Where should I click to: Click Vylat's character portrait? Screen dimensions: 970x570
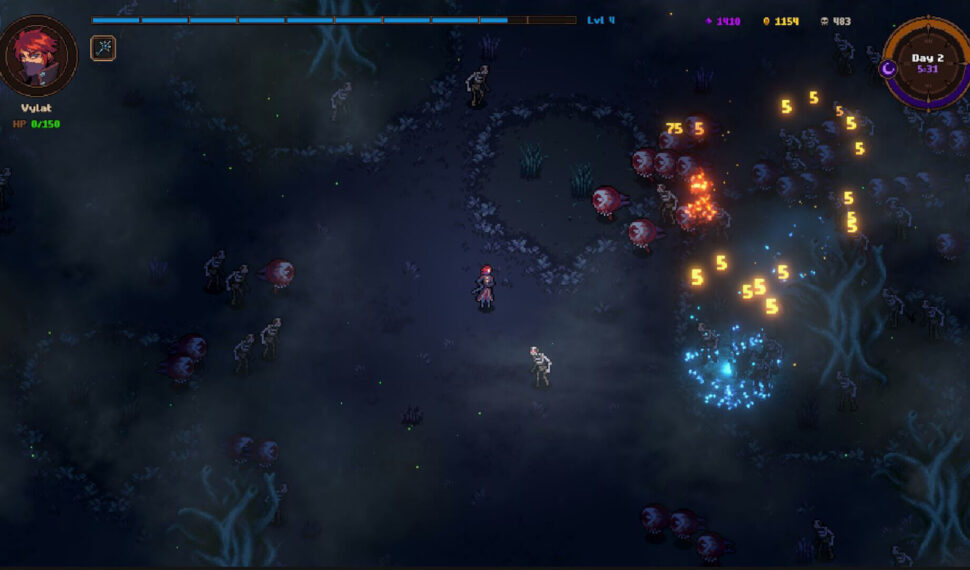pyautogui.click(x=40, y=55)
